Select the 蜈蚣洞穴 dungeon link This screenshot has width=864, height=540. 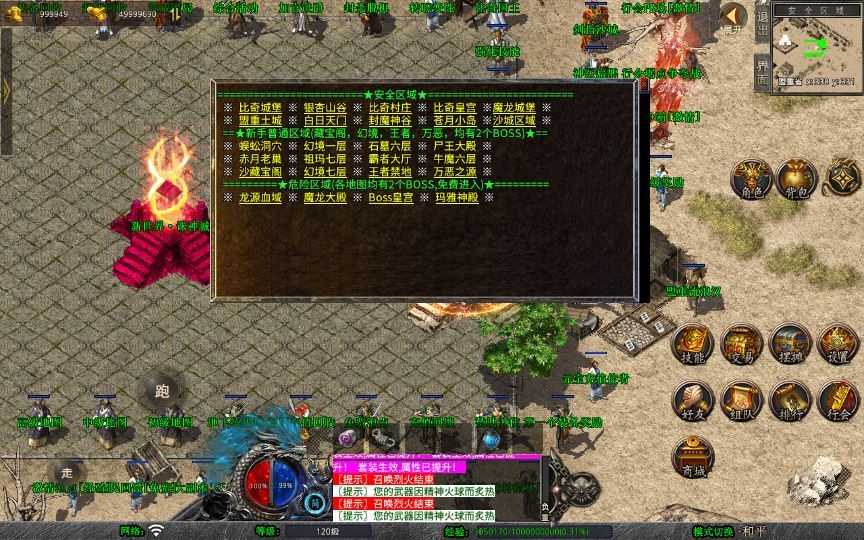coord(260,146)
